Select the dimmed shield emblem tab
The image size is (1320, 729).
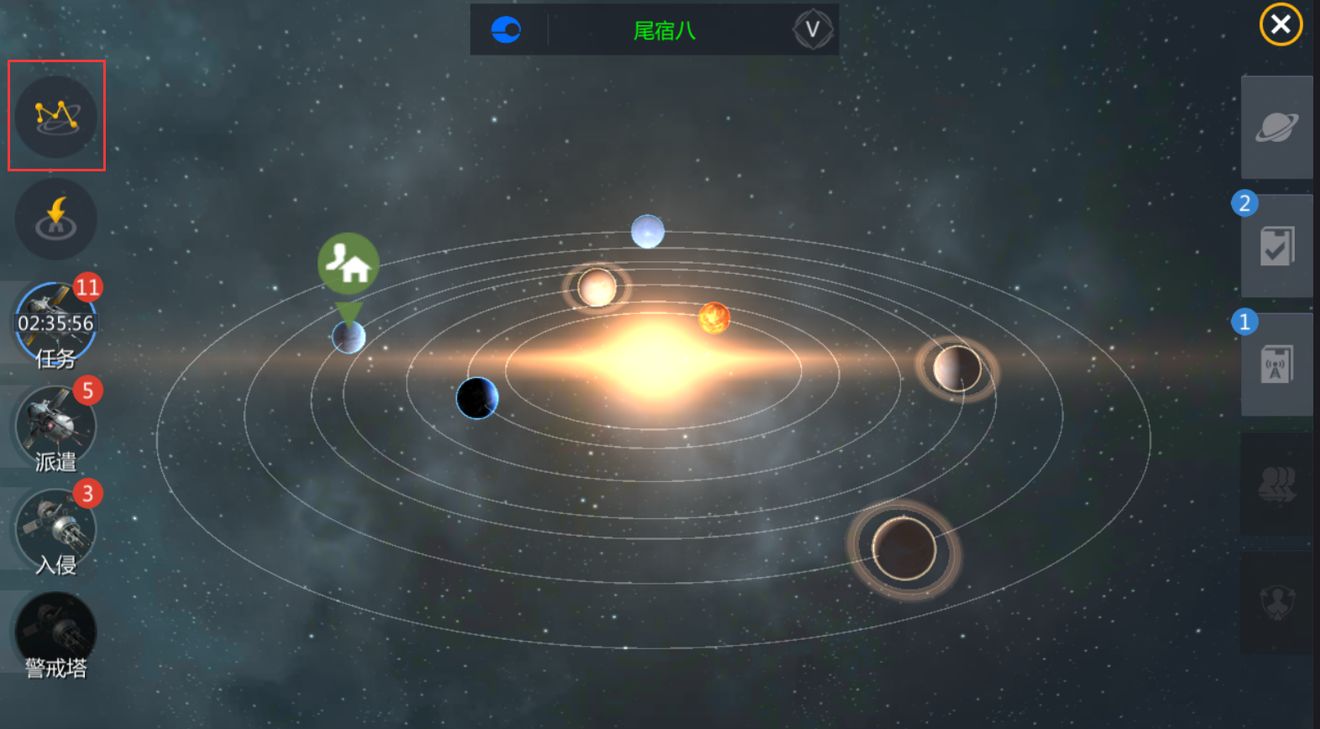pyautogui.click(x=1276, y=602)
